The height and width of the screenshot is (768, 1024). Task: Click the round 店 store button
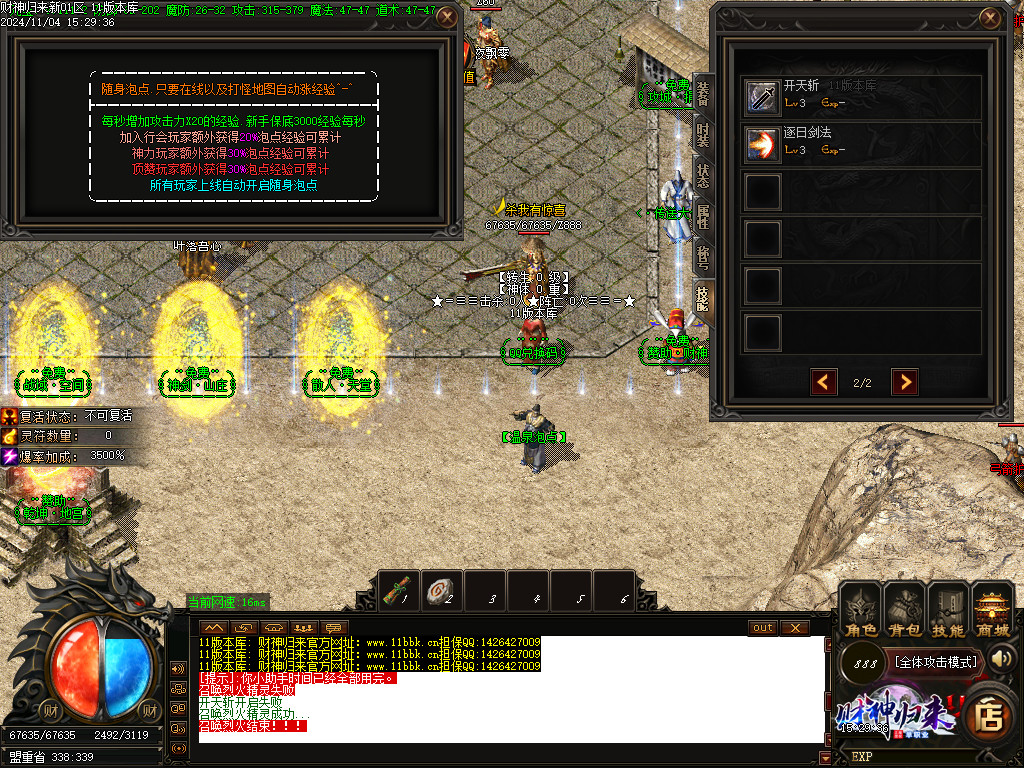coord(988,714)
